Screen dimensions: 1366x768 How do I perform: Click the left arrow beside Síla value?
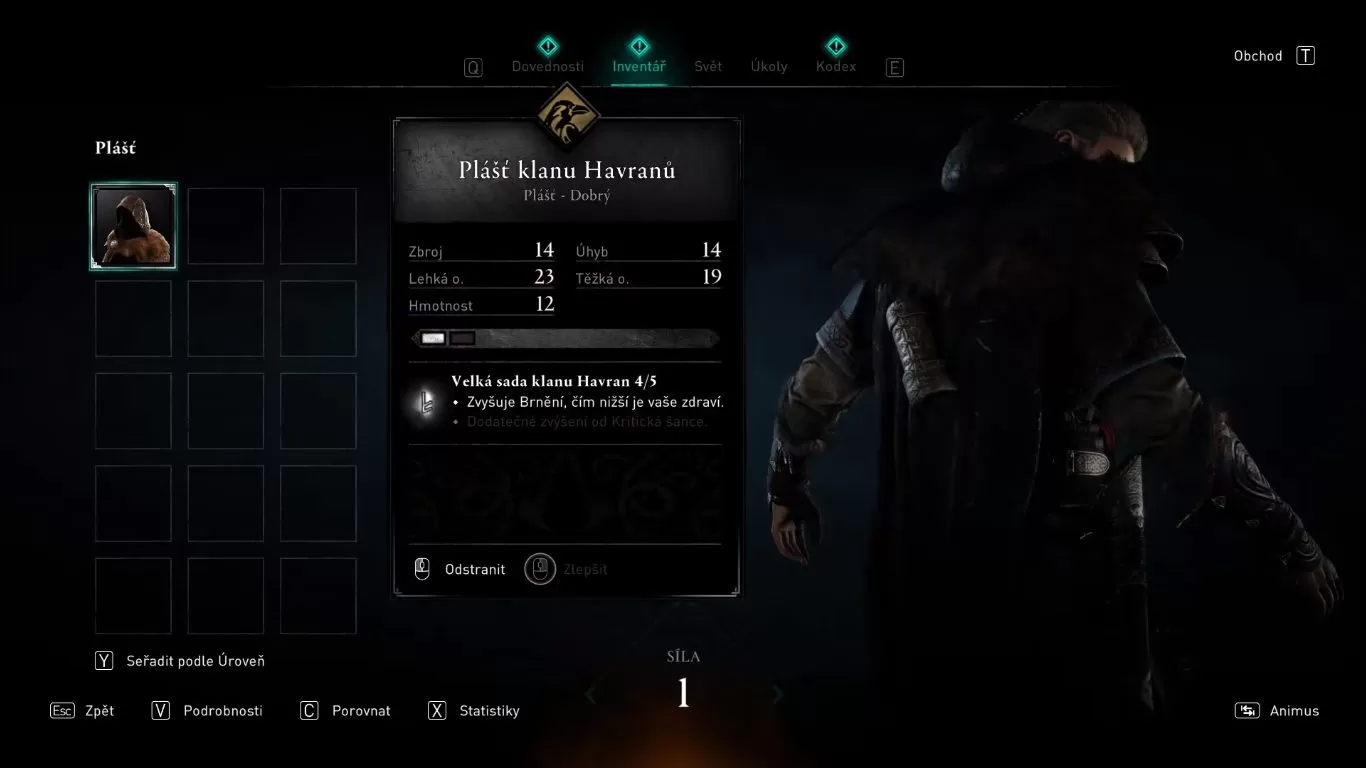pyautogui.click(x=589, y=693)
